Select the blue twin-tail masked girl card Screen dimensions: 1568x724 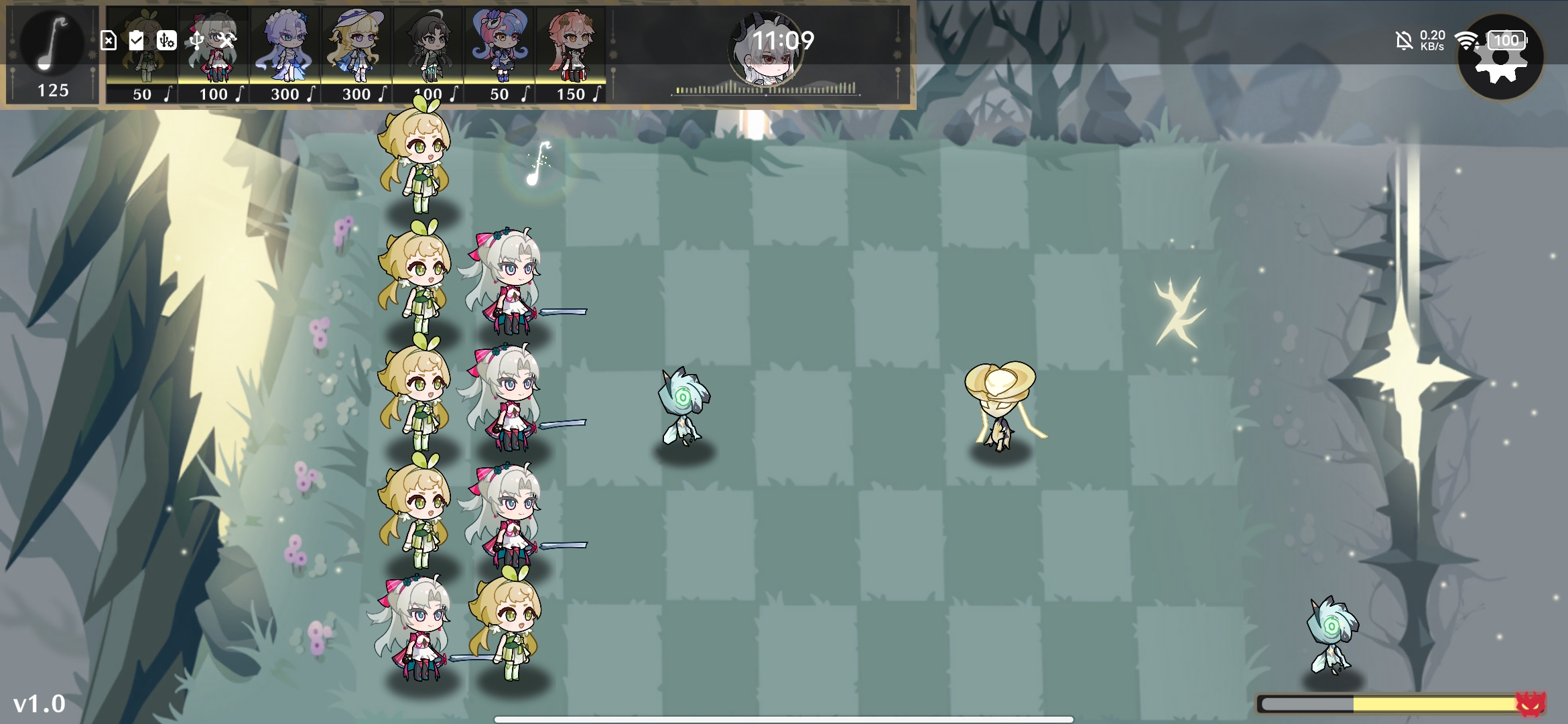(500, 55)
